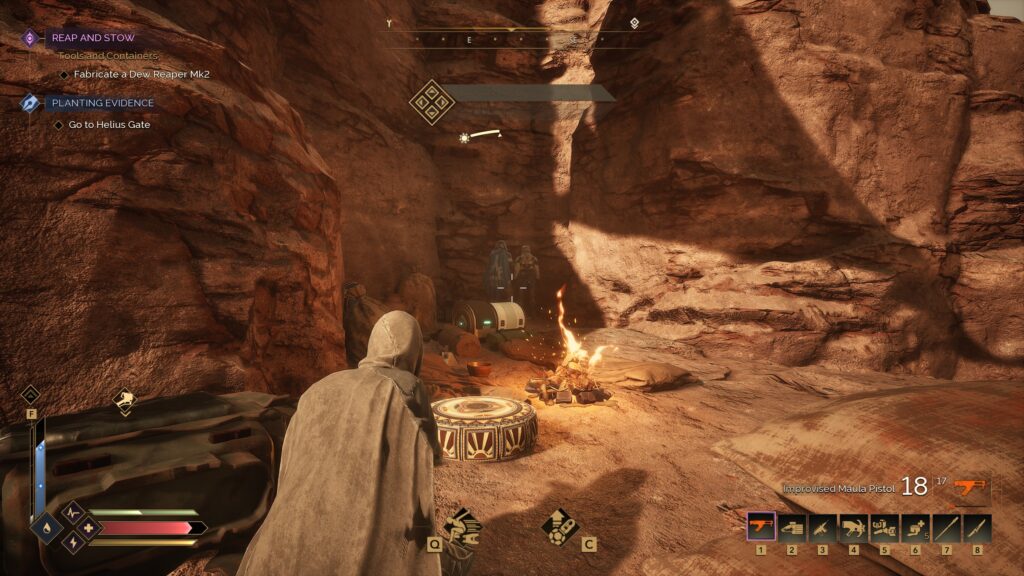The height and width of the screenshot is (576, 1024).
Task: Use the healing item with count 5
Action: [x=915, y=526]
